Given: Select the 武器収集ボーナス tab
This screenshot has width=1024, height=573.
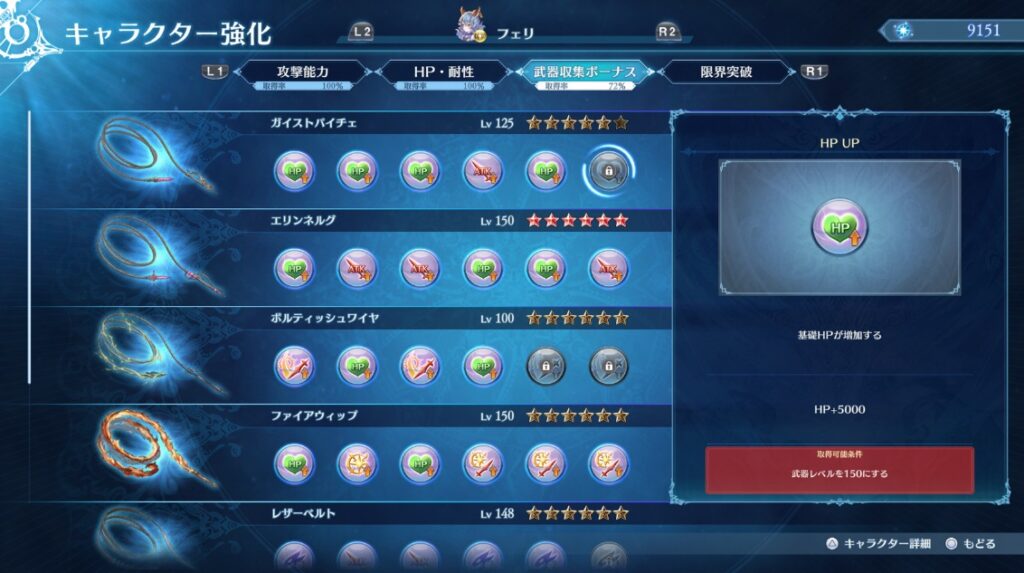Looking at the screenshot, I should pyautogui.click(x=584, y=73).
